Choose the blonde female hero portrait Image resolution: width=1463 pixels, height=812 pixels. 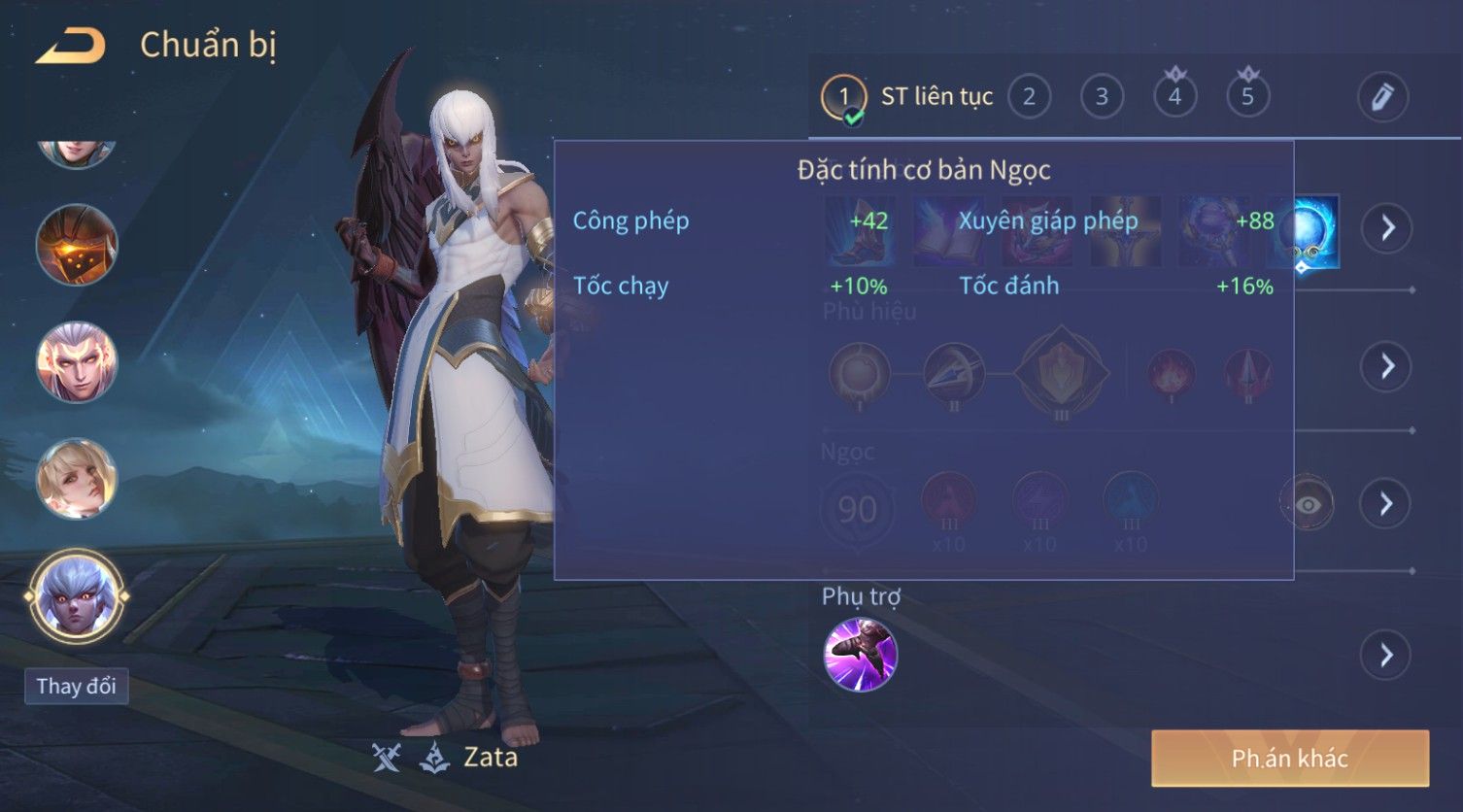76,479
